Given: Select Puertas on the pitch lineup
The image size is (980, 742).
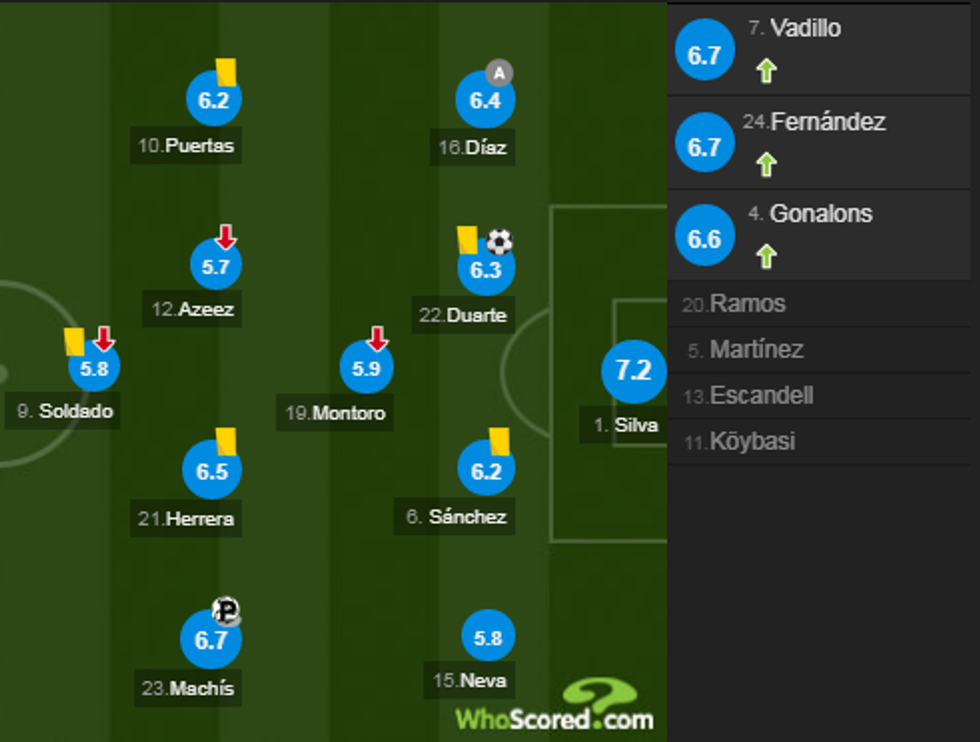Looking at the screenshot, I should tap(213, 101).
